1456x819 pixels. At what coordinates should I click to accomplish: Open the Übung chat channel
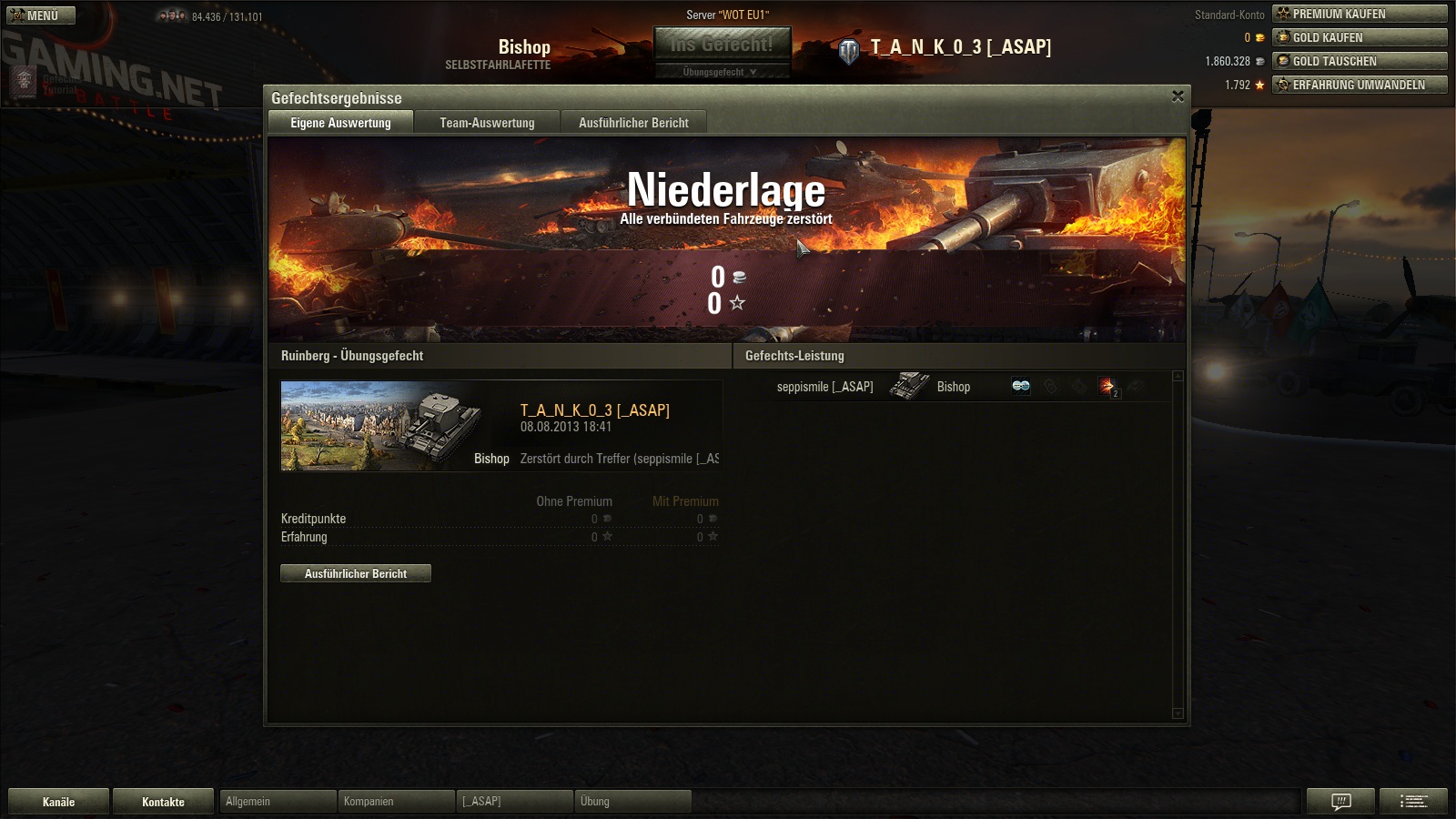pyautogui.click(x=632, y=802)
